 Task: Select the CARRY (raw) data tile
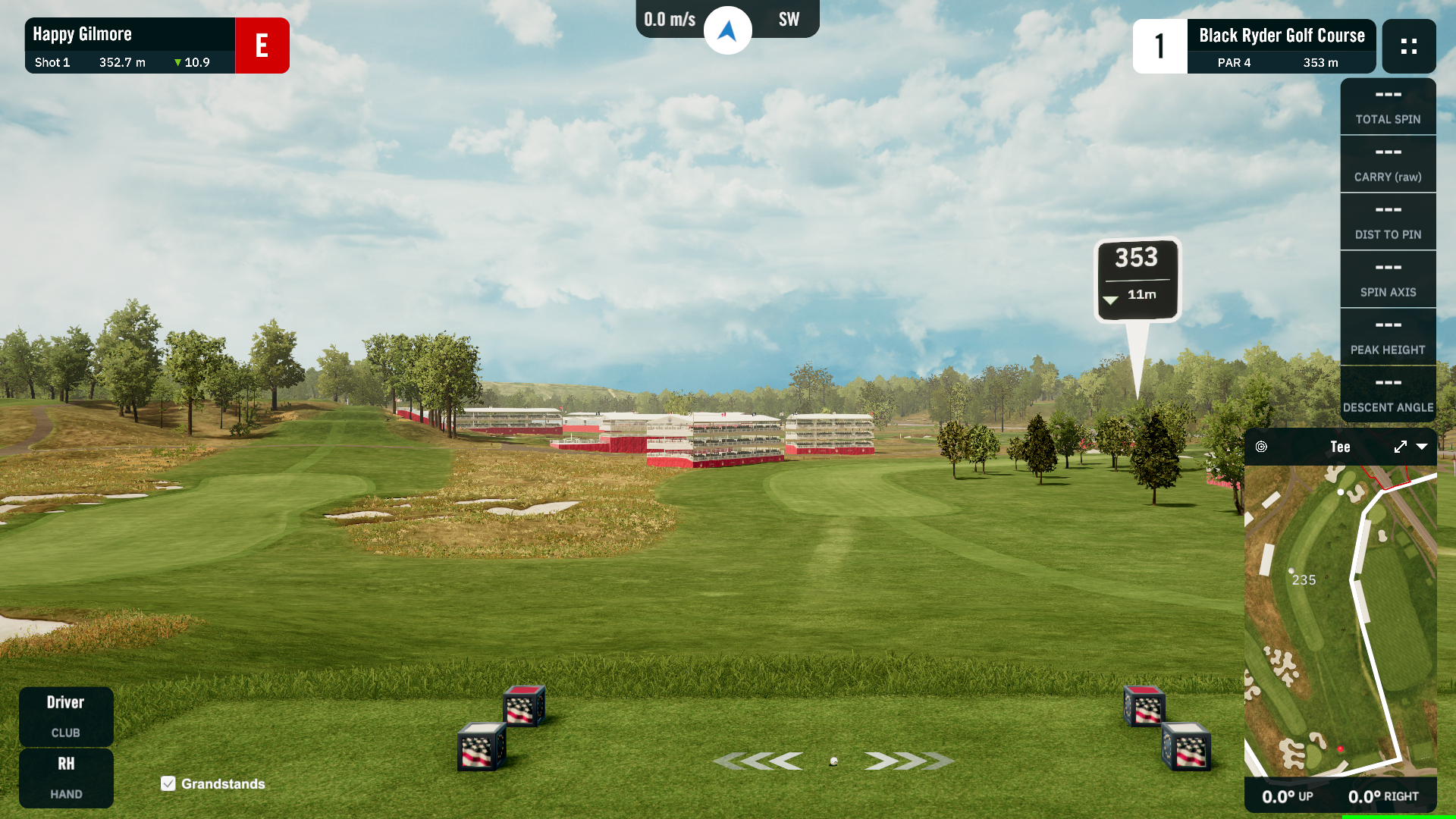coord(1388,165)
